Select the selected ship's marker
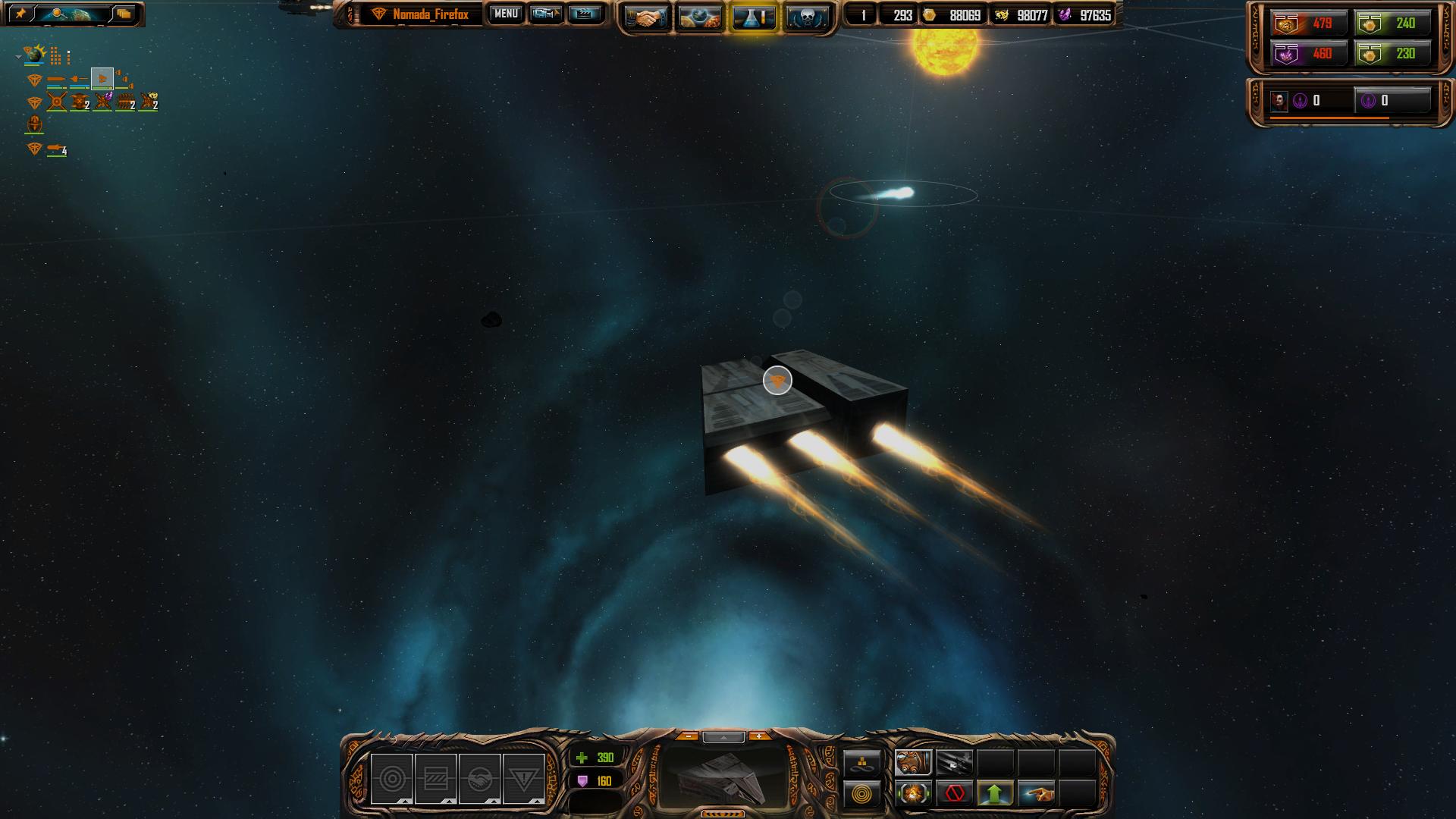 (777, 381)
